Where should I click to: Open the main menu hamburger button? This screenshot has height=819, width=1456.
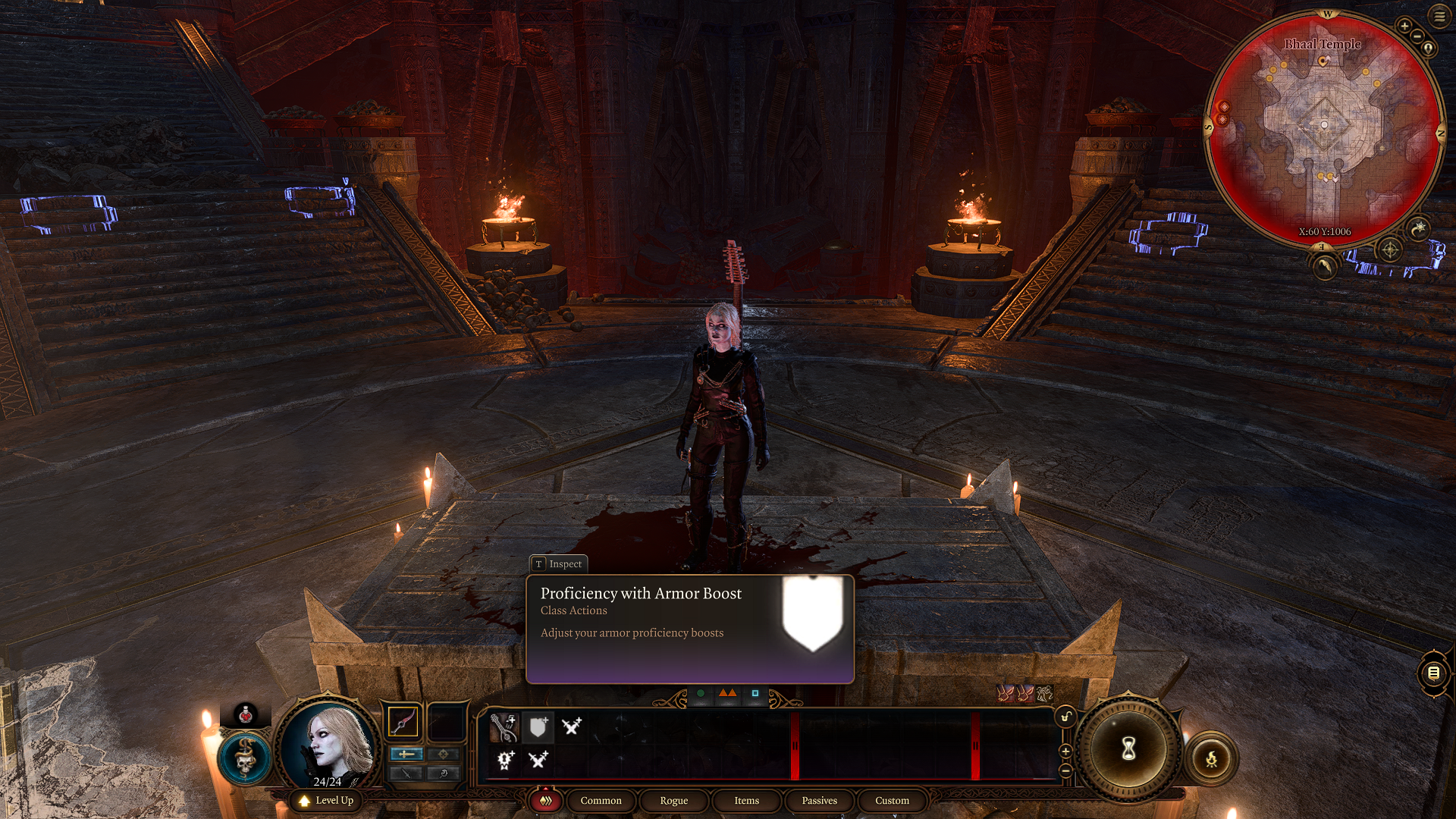[x=1439, y=16]
